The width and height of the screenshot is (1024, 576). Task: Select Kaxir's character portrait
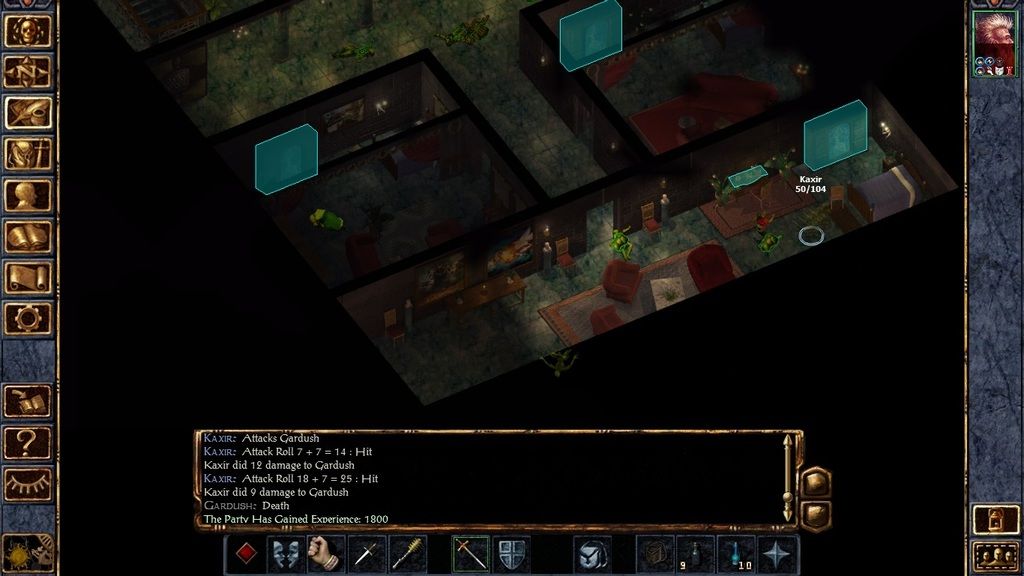[994, 43]
